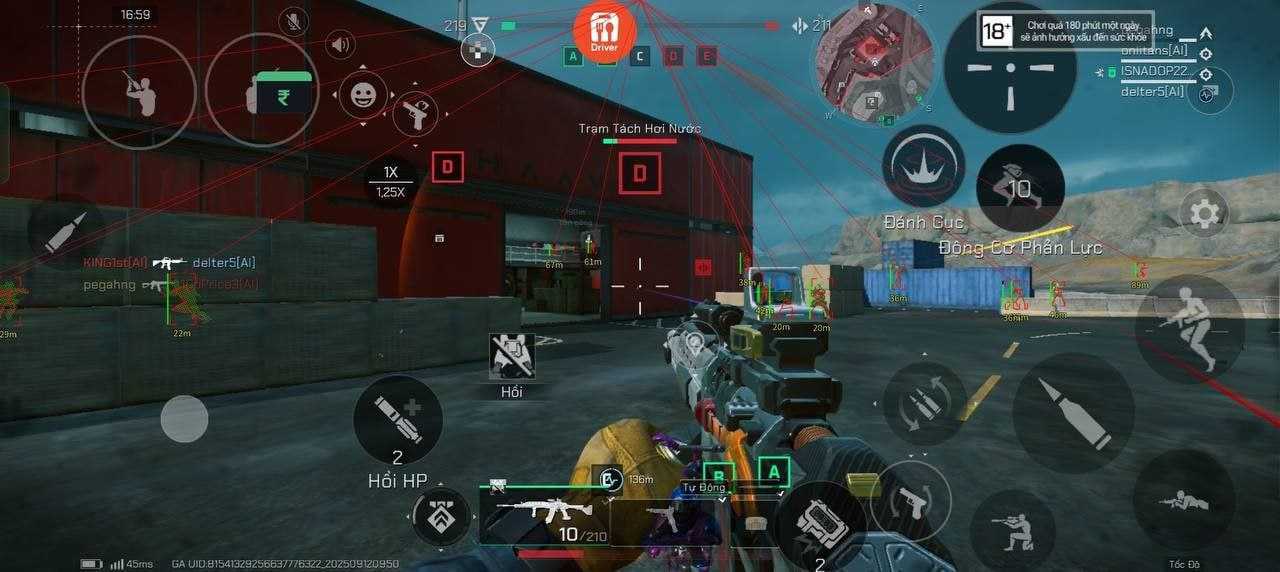Go prone with the lying soldier button

pos(1183,500)
